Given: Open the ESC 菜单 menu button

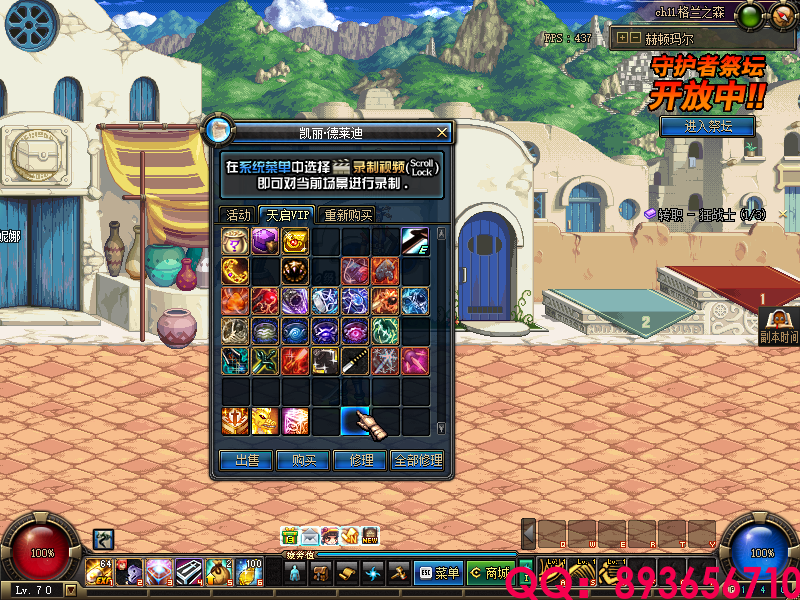Looking at the screenshot, I should (438, 573).
